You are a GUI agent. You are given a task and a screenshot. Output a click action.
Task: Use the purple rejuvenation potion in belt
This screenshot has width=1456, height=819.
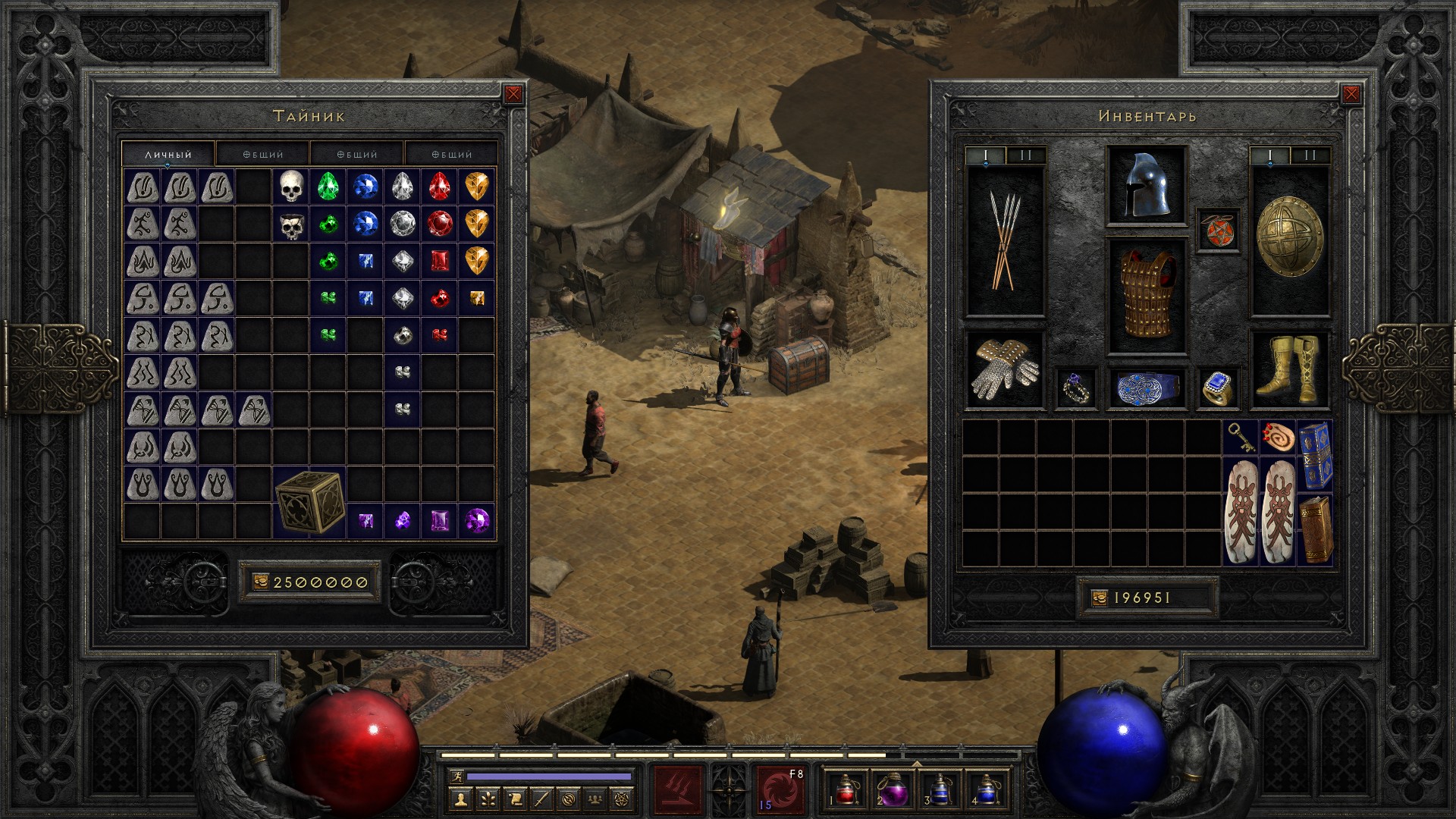892,790
